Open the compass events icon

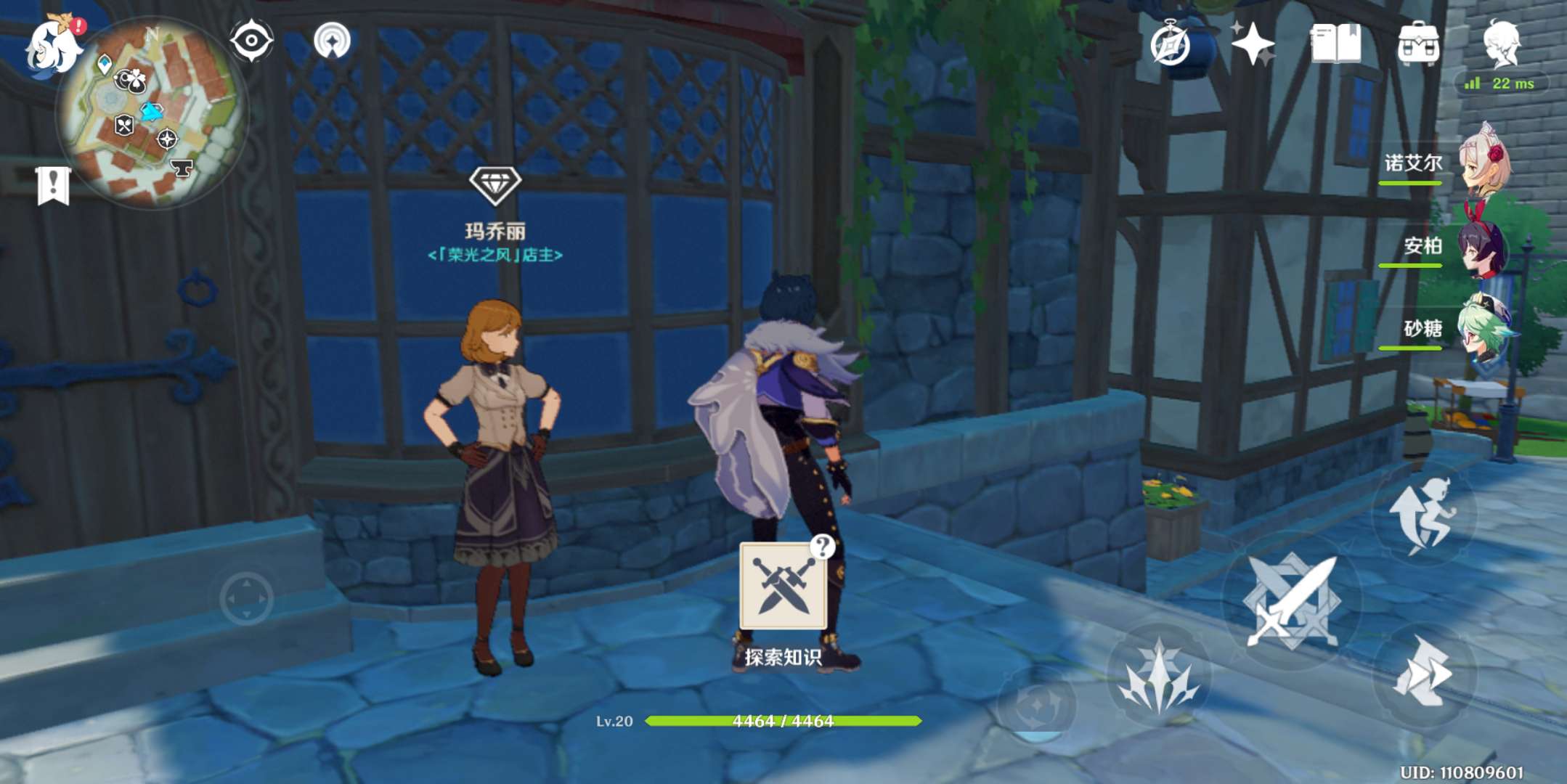(x=1170, y=45)
